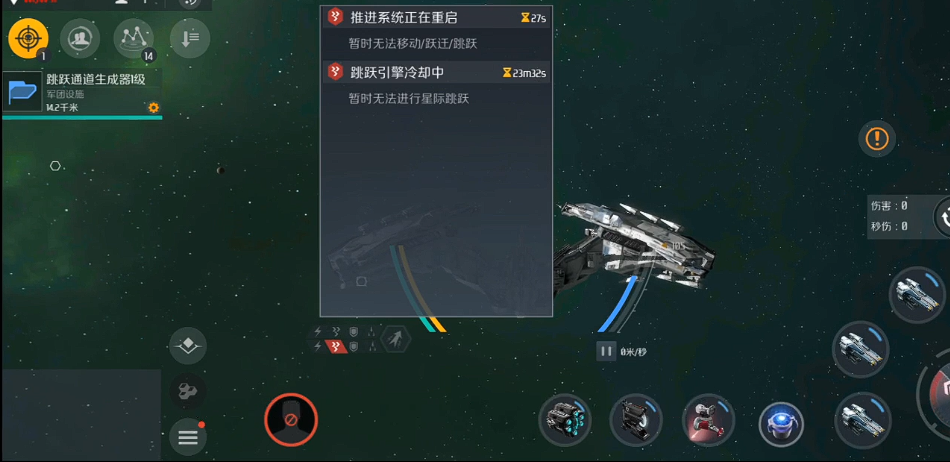Open the star route icon showing 14
This screenshot has width=950, height=462.
(x=133, y=39)
